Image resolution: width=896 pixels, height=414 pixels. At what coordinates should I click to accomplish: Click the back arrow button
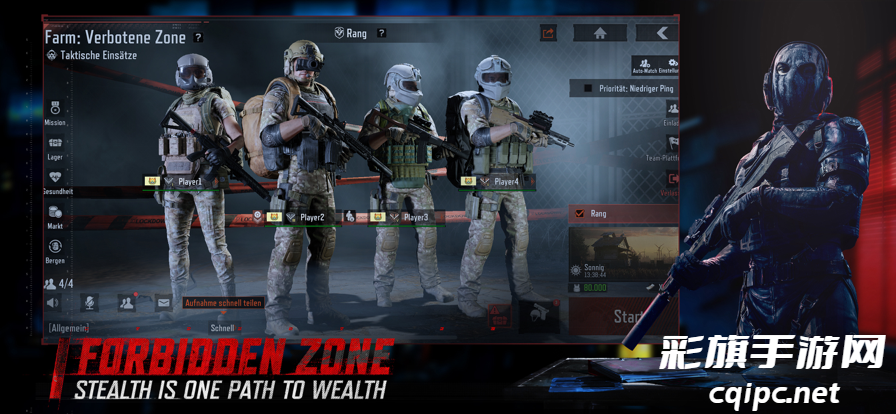pos(660,33)
